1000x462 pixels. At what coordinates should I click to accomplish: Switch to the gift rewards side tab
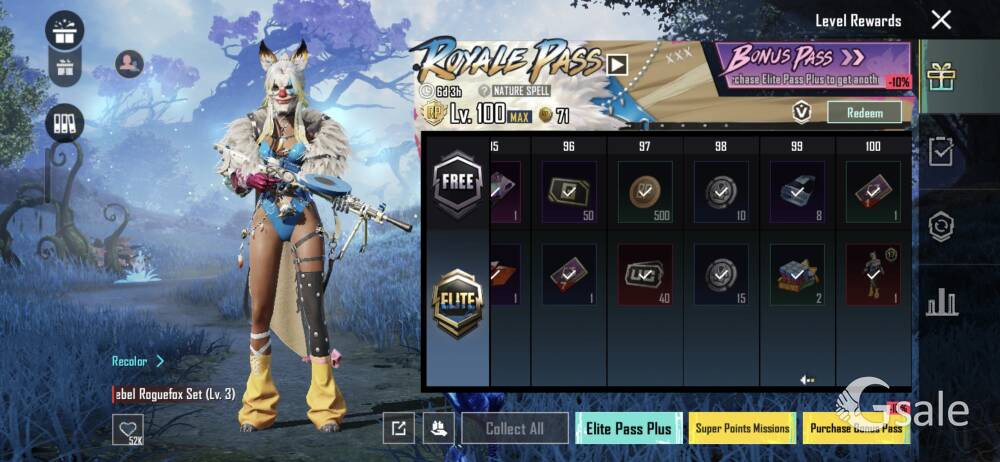click(941, 77)
